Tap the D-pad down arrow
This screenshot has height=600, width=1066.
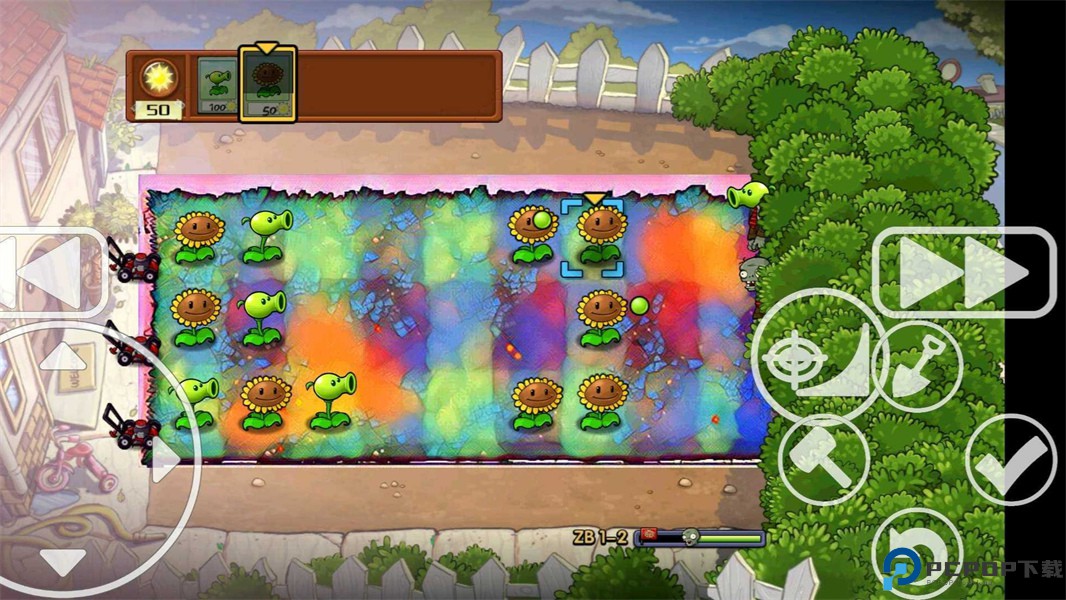tap(62, 562)
